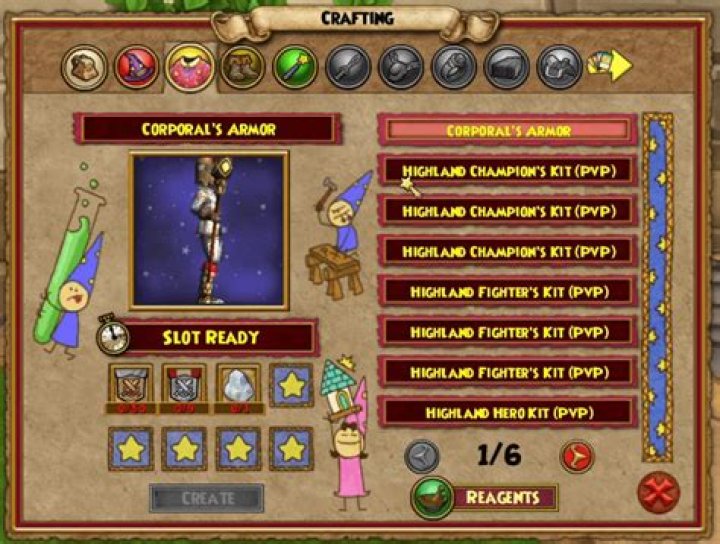The width and height of the screenshot is (720, 544).
Task: Click the yellow arrow for more categories
Action: [614, 66]
